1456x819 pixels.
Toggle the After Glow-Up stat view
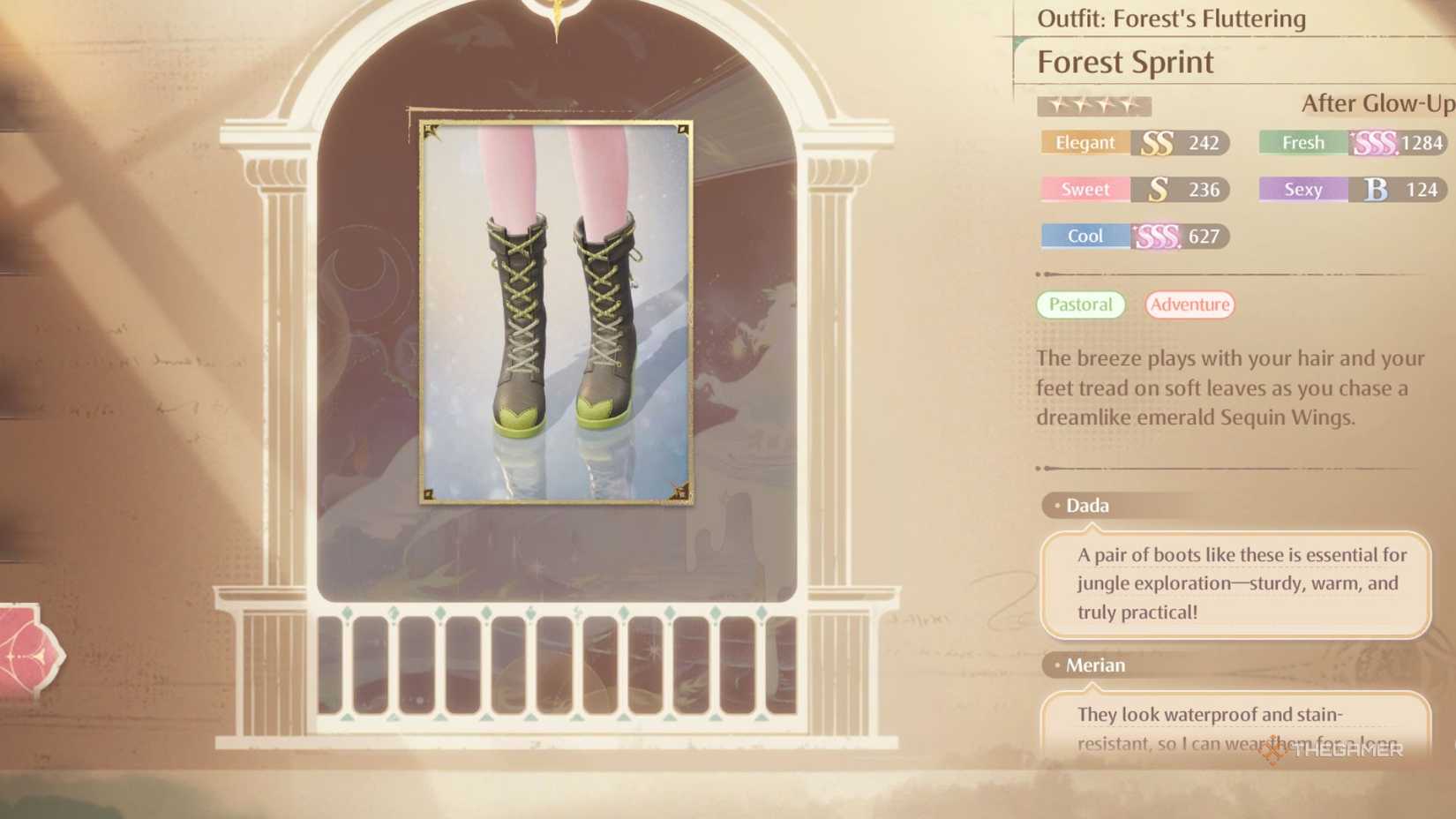click(x=1377, y=103)
